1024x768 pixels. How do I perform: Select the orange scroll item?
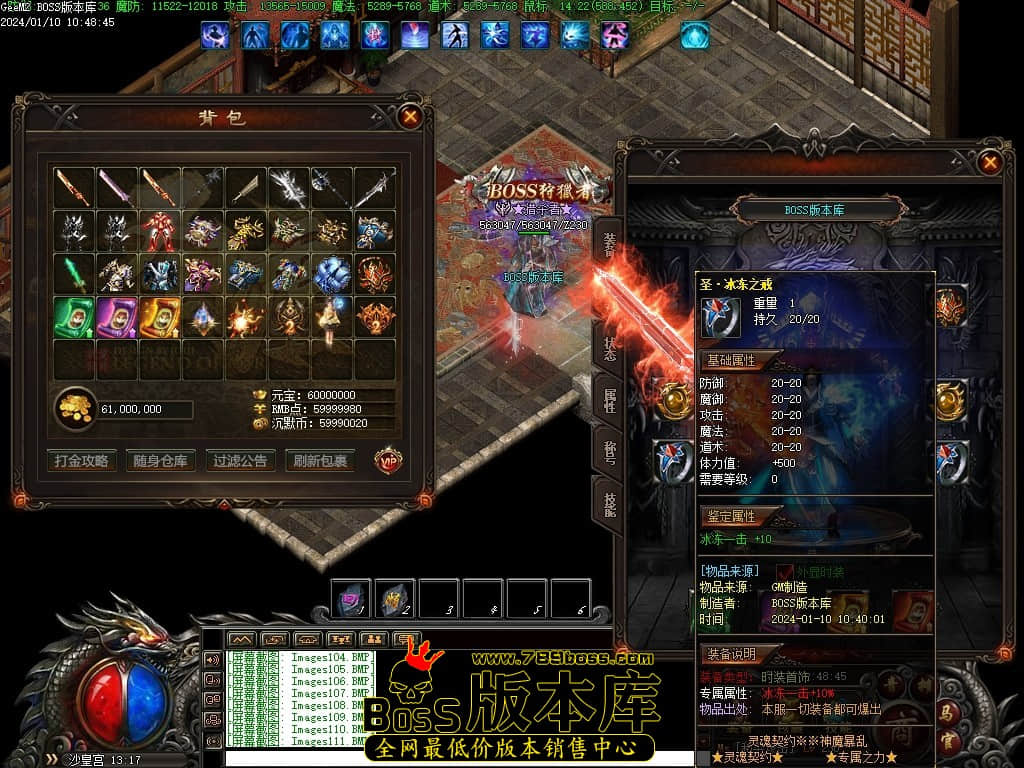click(160, 317)
